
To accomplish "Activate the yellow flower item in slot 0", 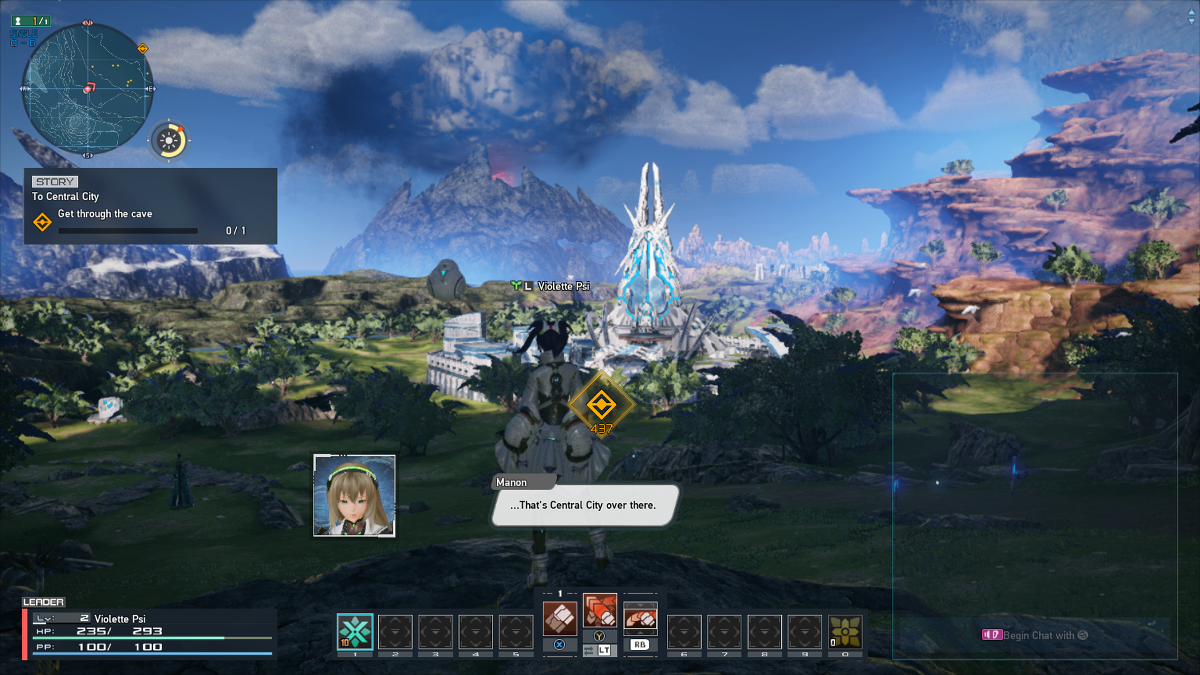I will pyautogui.click(x=845, y=632).
